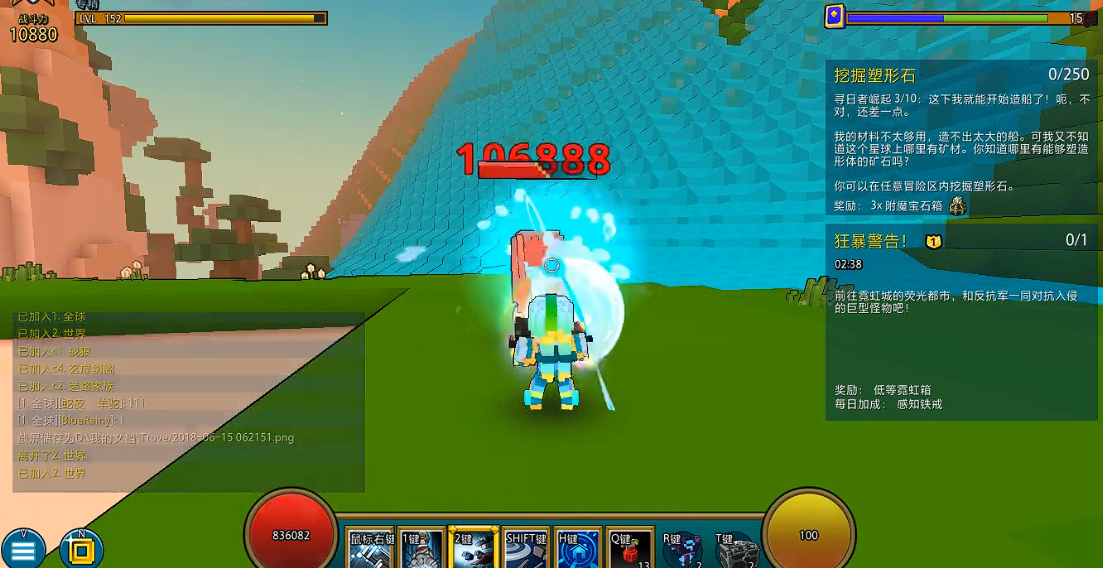Image resolution: width=1103 pixels, height=568 pixels.
Task: Select the R key item slot
Action: coord(682,549)
